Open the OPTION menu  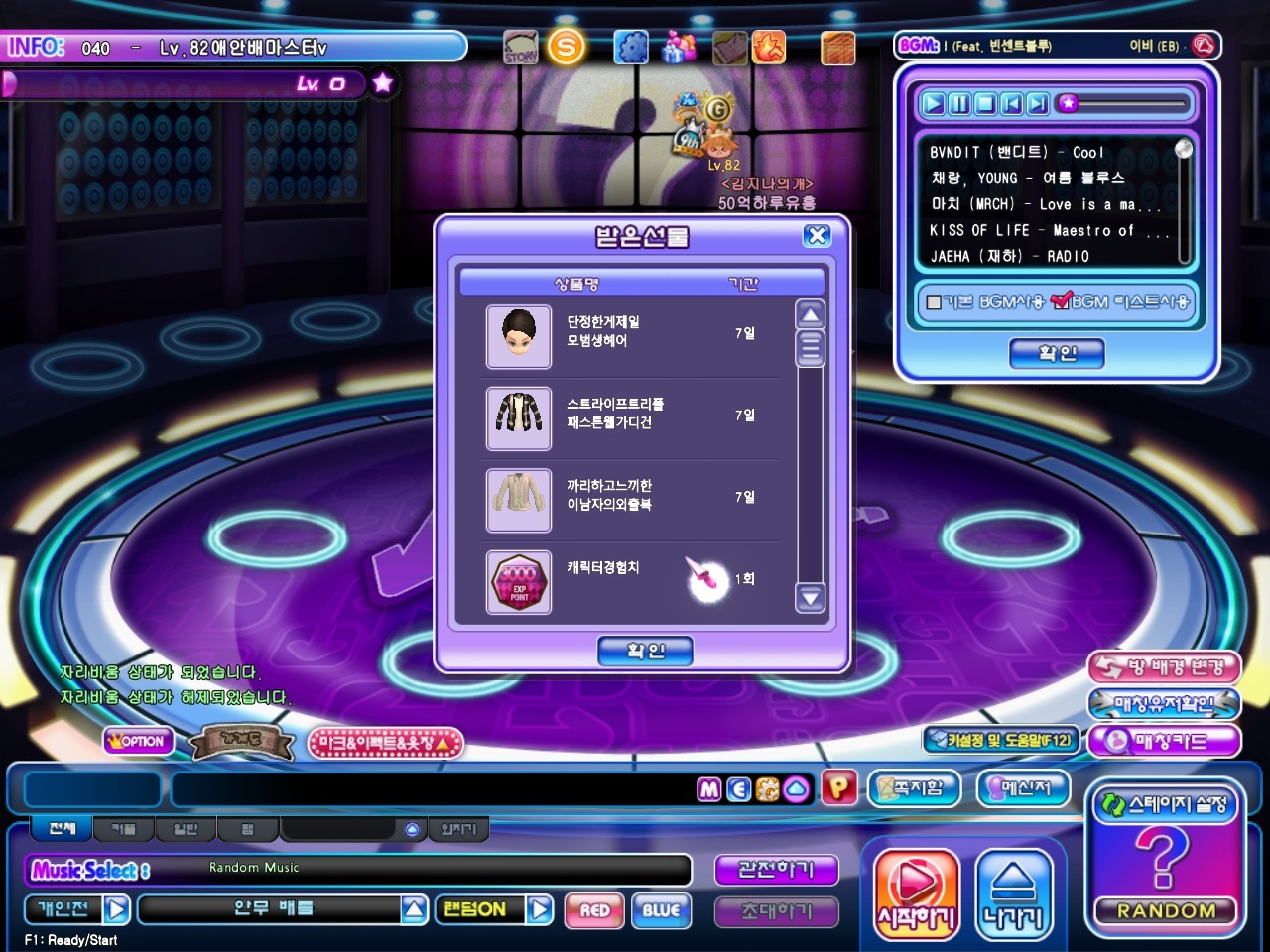click(139, 741)
